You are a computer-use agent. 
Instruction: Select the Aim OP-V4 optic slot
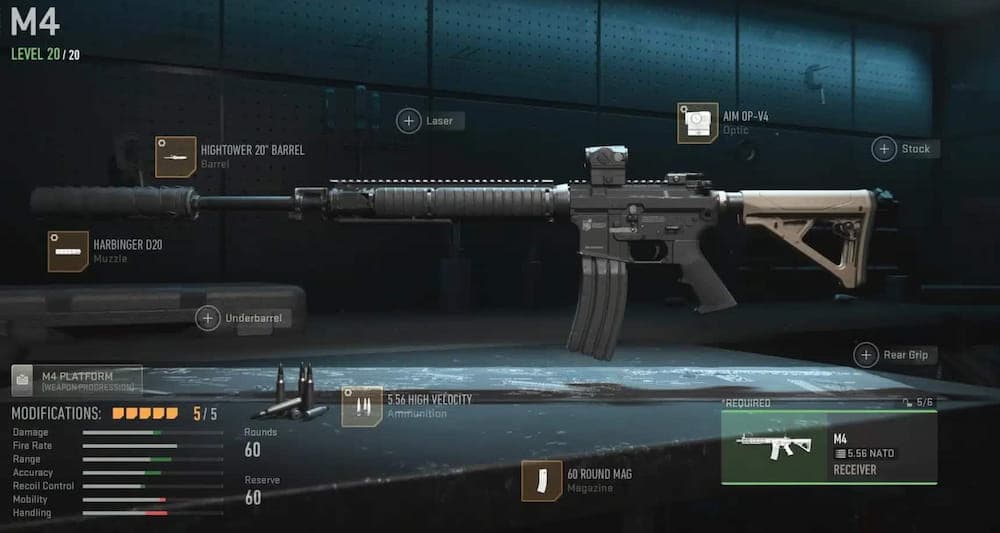pos(697,123)
